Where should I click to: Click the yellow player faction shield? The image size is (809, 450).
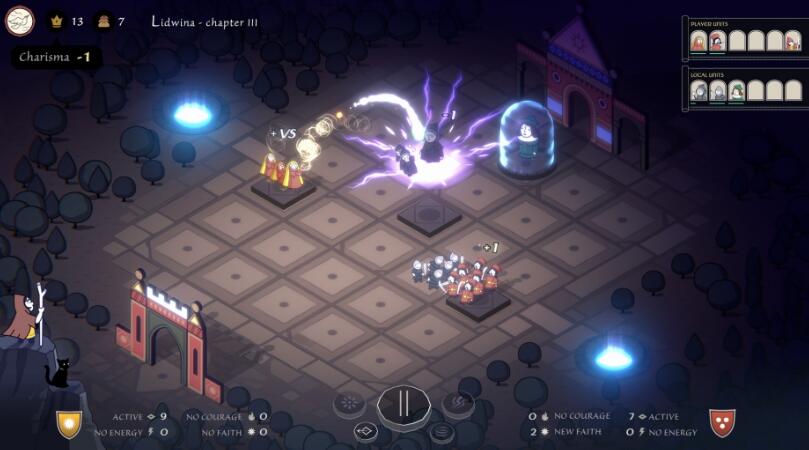(x=69, y=424)
